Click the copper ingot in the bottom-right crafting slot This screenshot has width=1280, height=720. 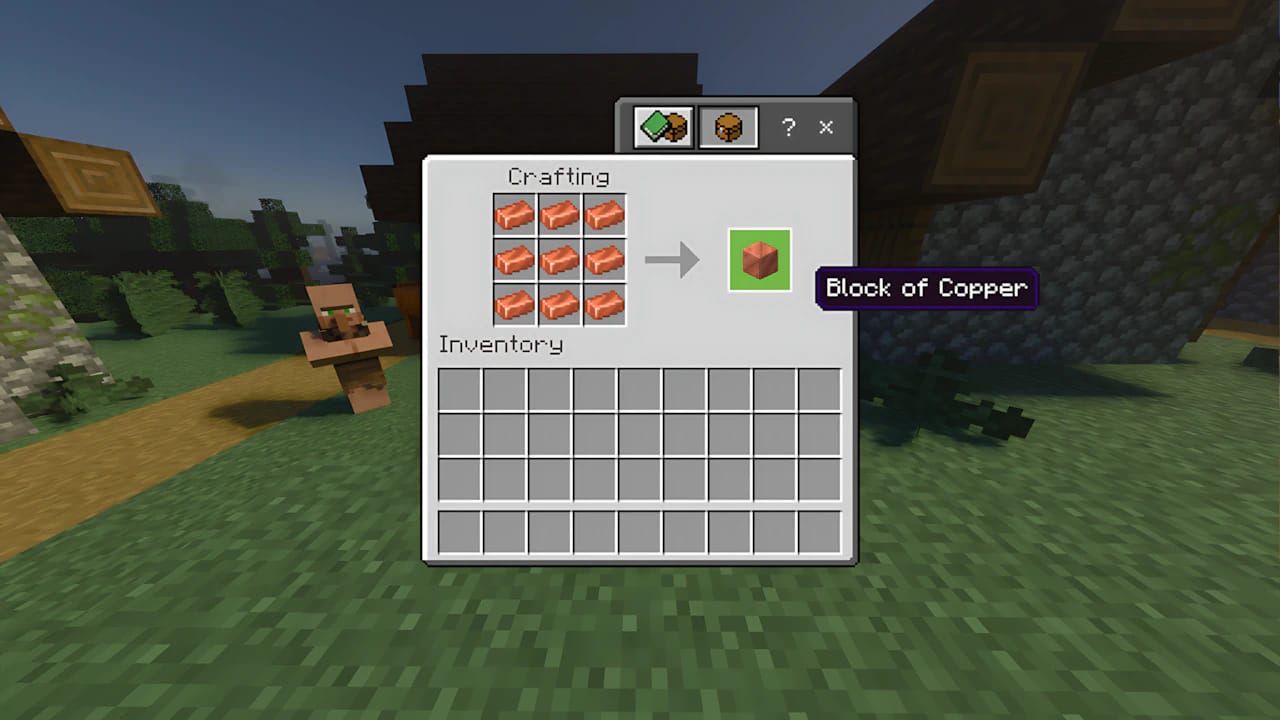point(605,305)
